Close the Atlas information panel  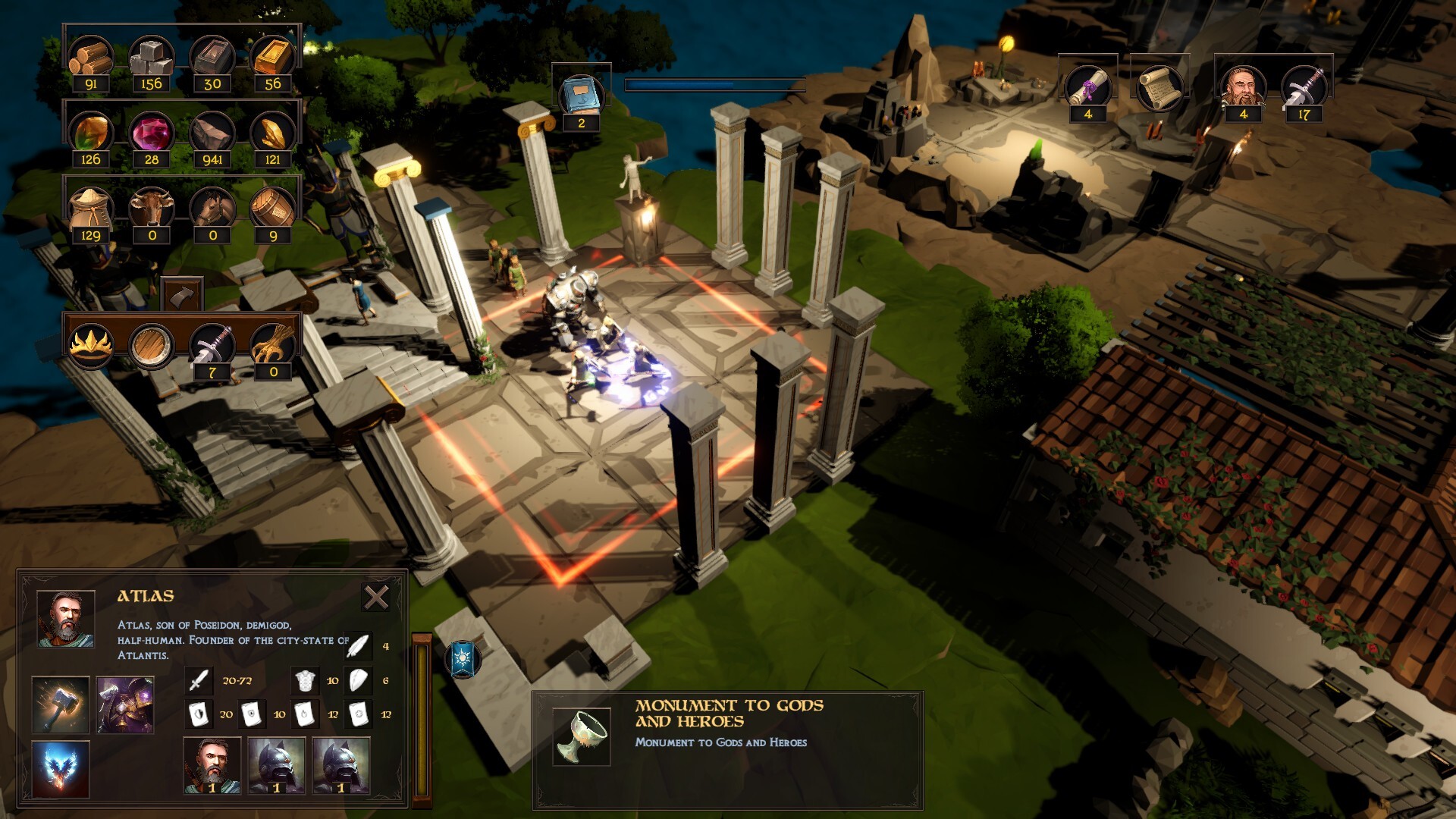(x=375, y=599)
